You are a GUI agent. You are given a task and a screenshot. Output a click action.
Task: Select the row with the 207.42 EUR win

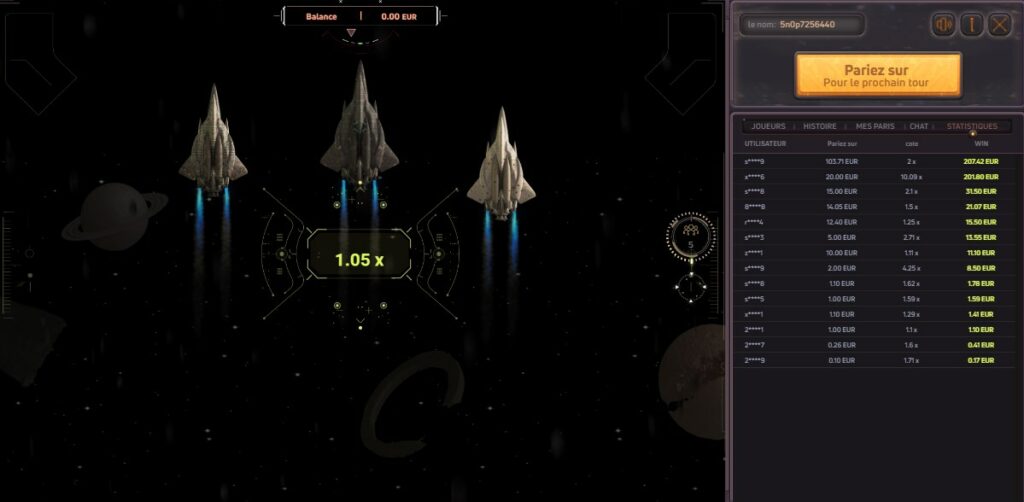(x=871, y=161)
